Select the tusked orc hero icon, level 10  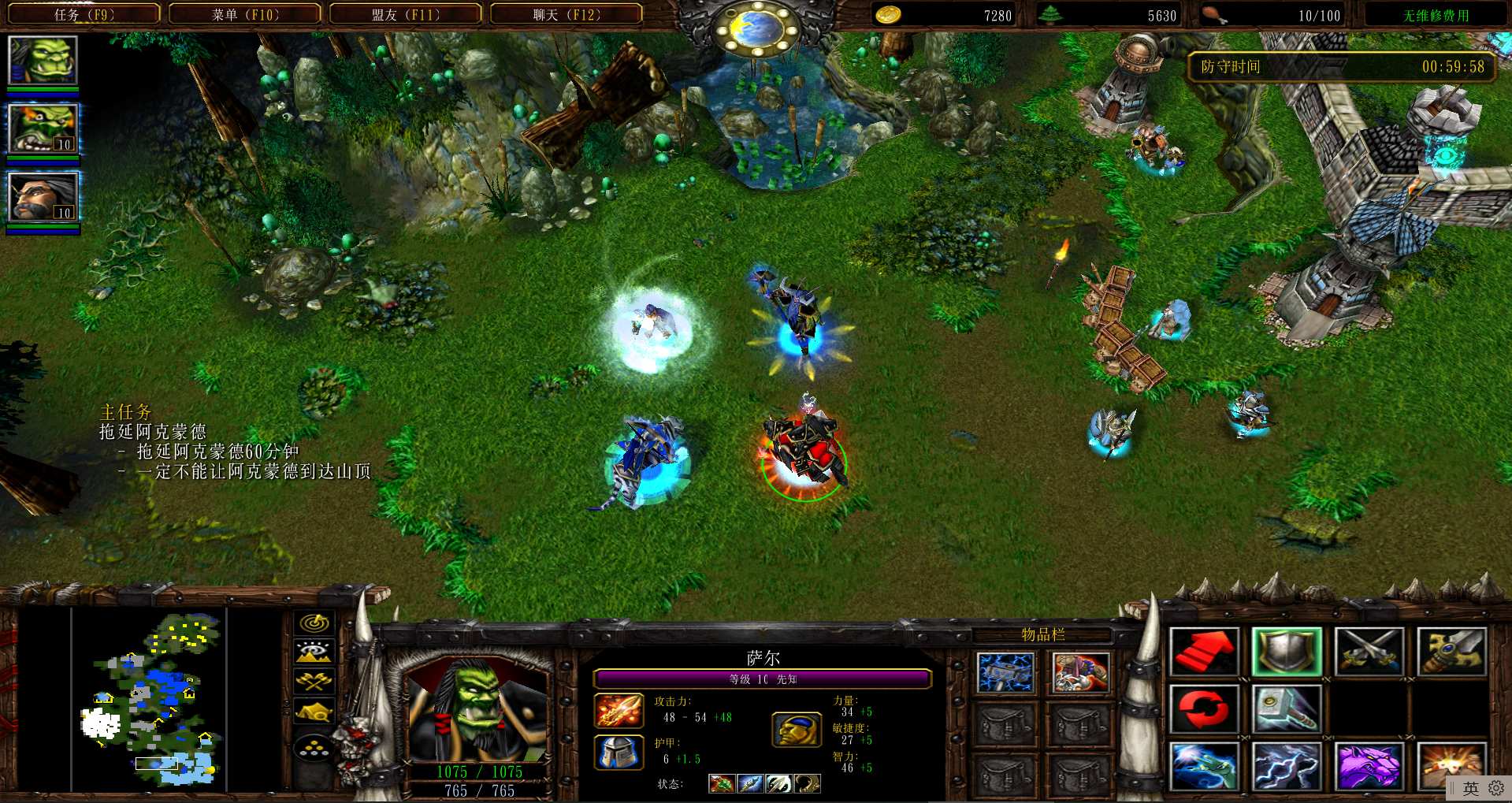pyautogui.click(x=43, y=128)
